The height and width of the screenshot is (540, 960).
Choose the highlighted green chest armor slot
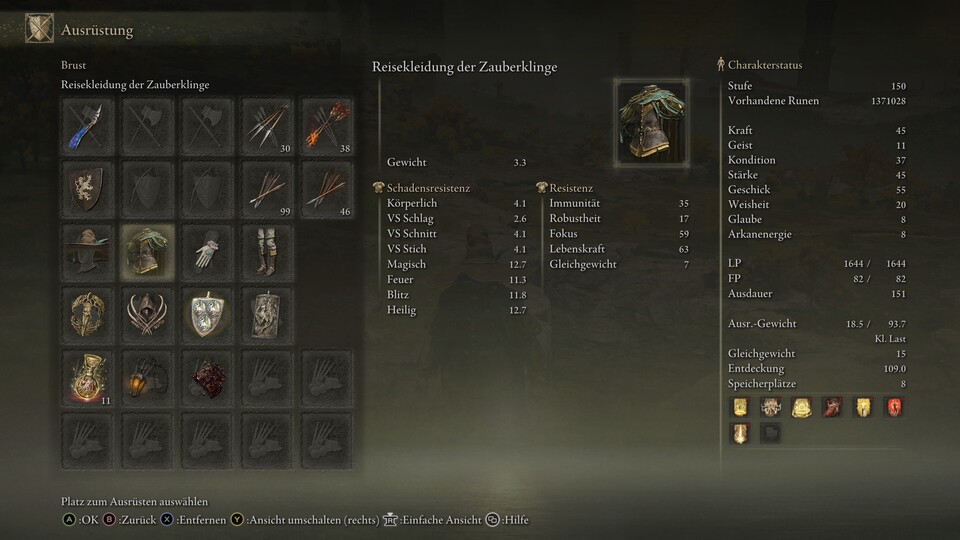pos(148,250)
